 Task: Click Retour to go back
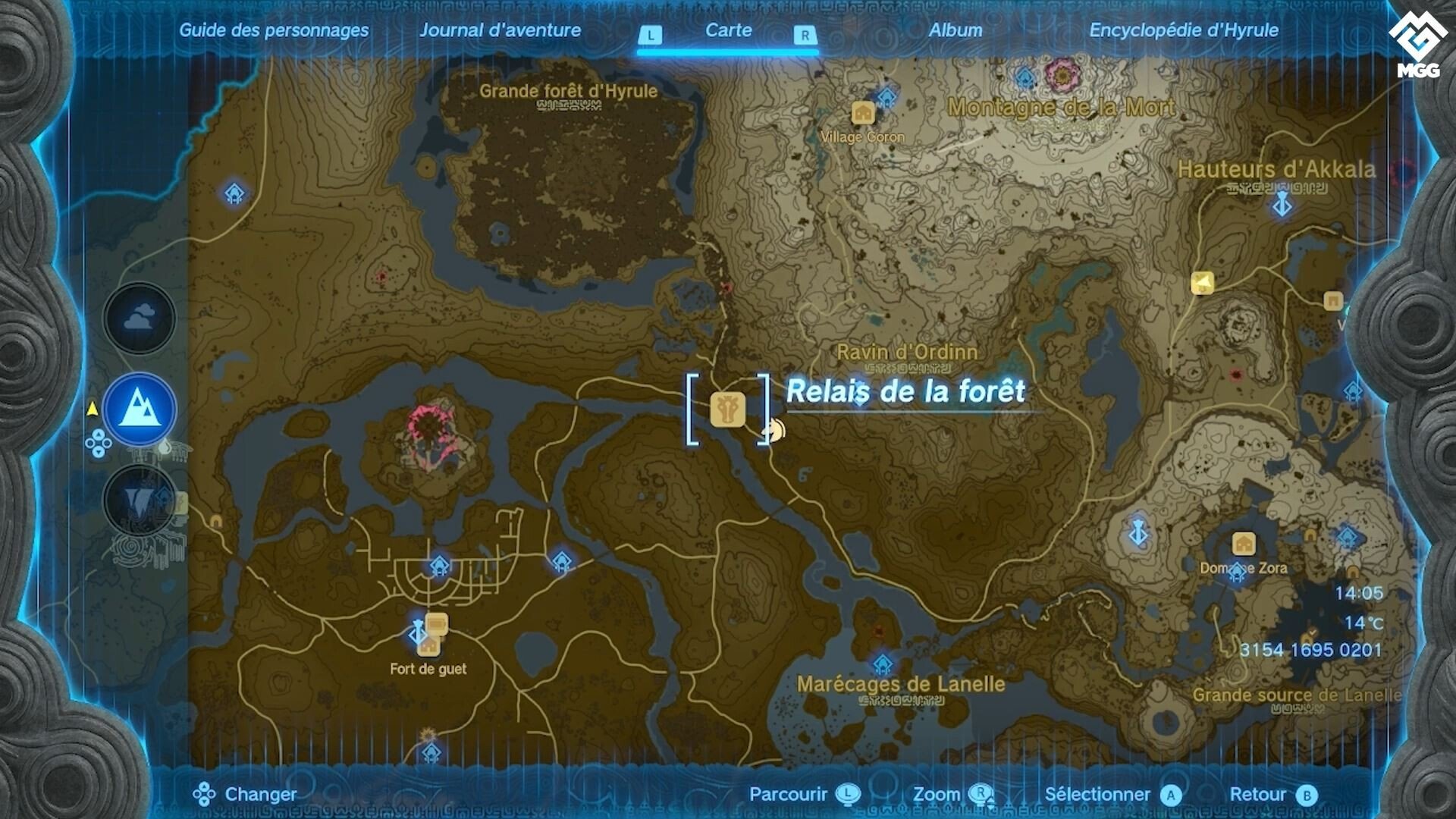pyautogui.click(x=1260, y=795)
